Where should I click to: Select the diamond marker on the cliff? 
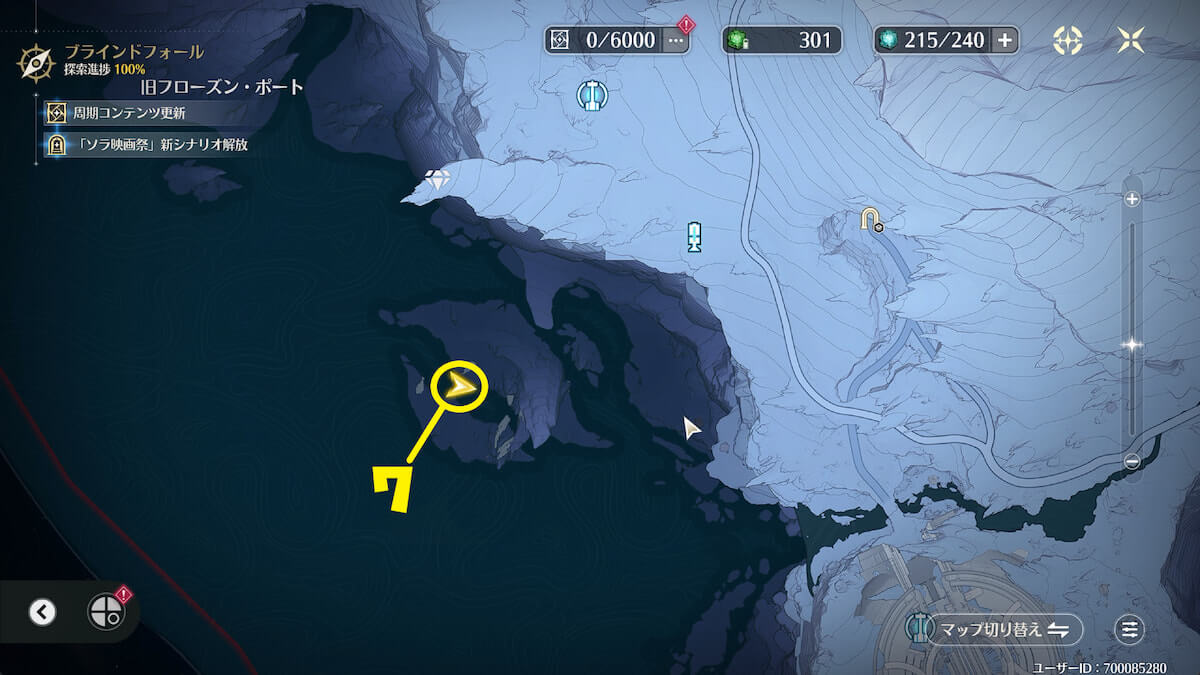pos(437,180)
